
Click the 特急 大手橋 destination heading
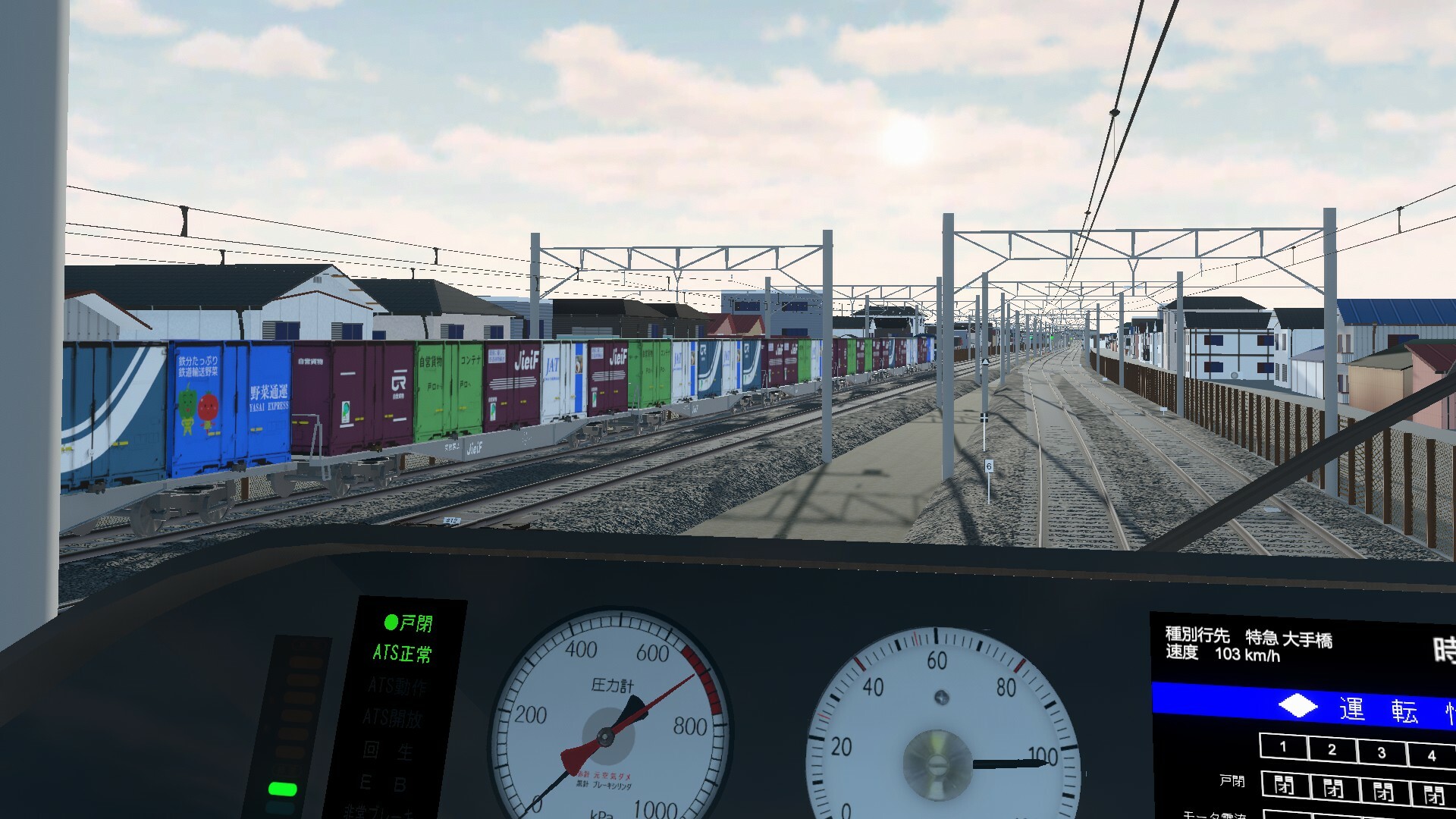1289,639
